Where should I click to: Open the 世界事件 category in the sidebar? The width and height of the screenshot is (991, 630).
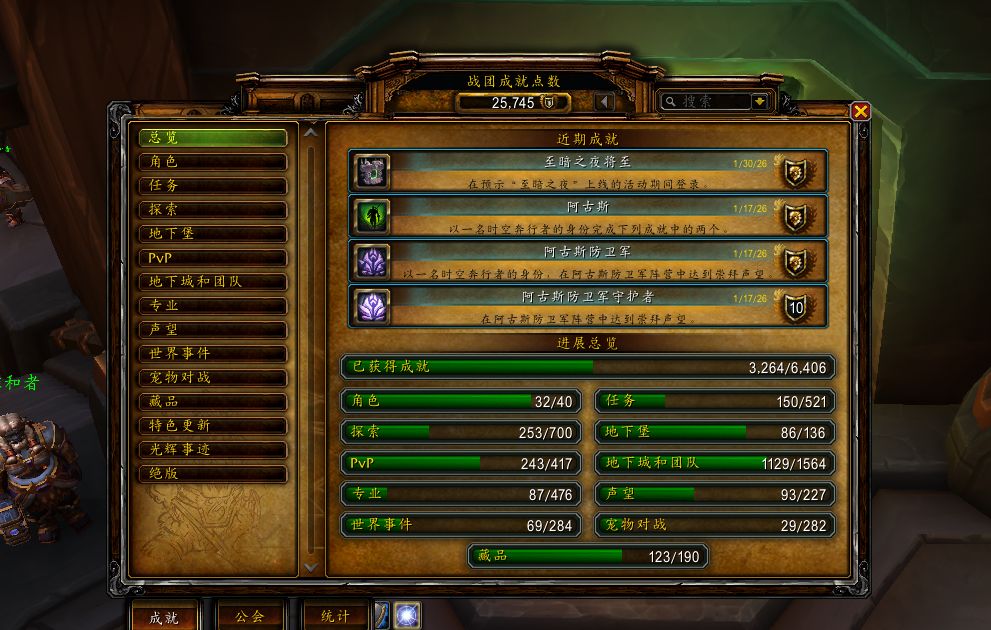tap(213, 354)
